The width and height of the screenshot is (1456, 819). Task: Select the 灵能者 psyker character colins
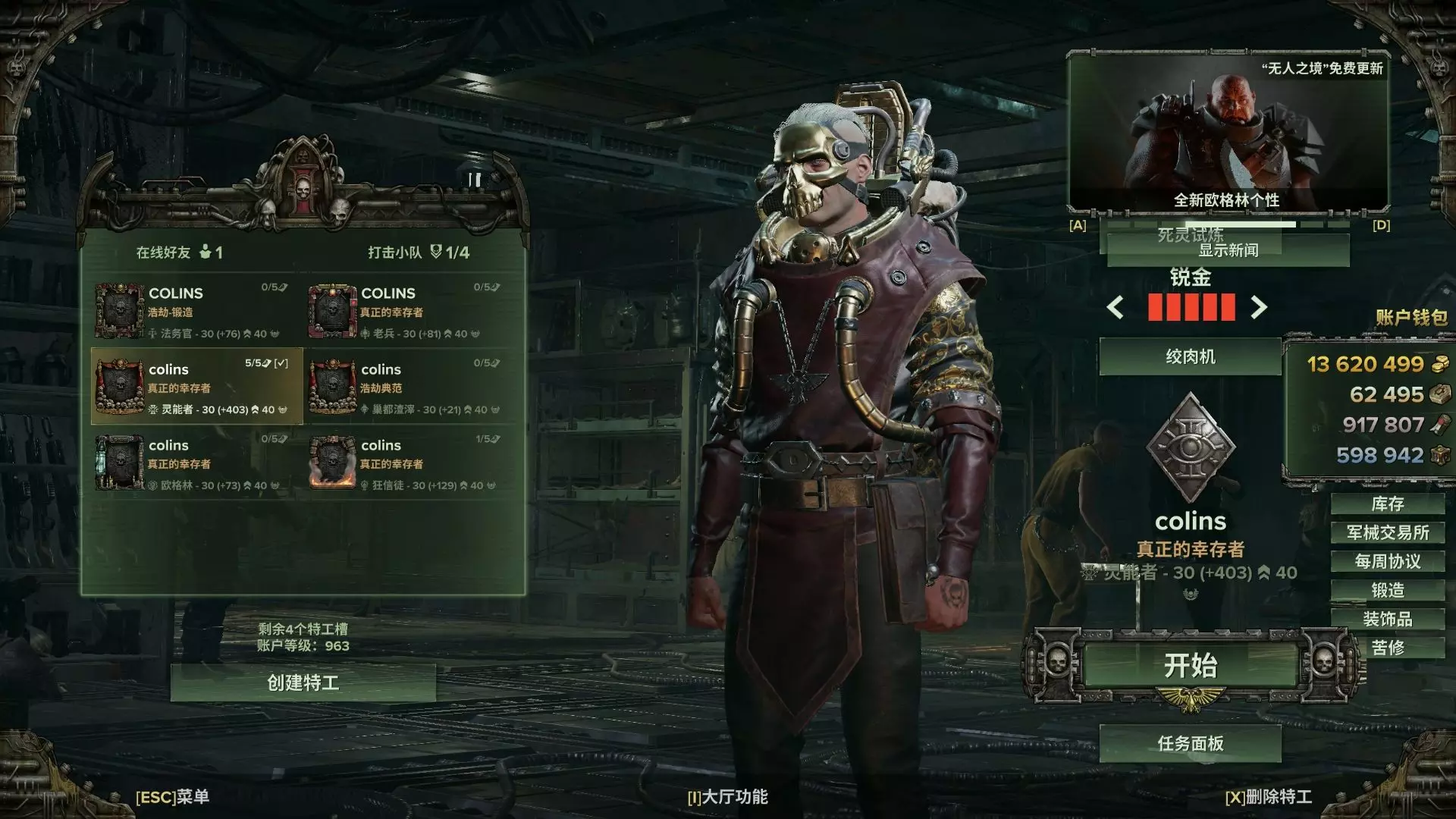pyautogui.click(x=197, y=387)
